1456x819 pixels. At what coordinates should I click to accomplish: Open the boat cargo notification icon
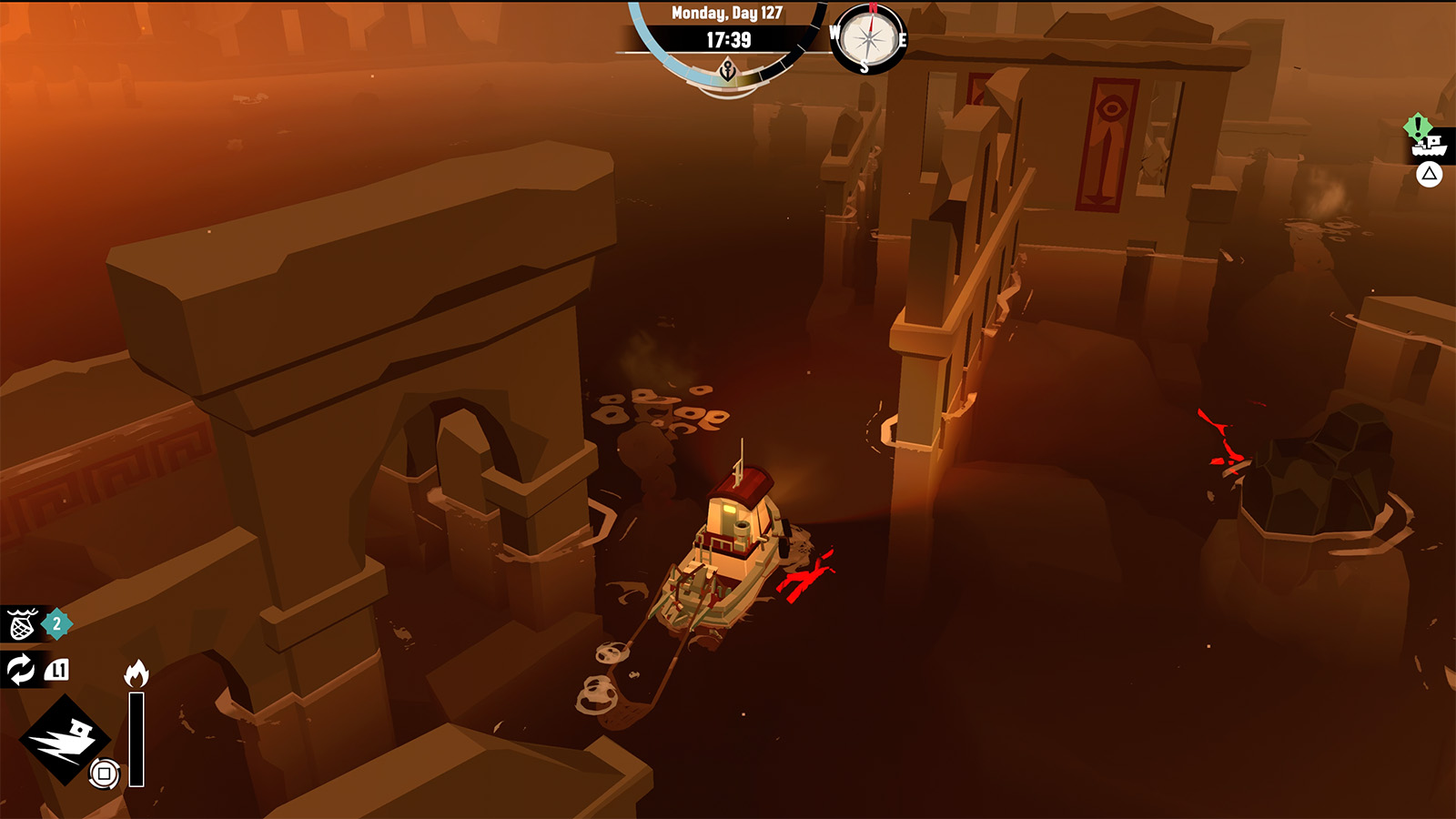[1428, 144]
